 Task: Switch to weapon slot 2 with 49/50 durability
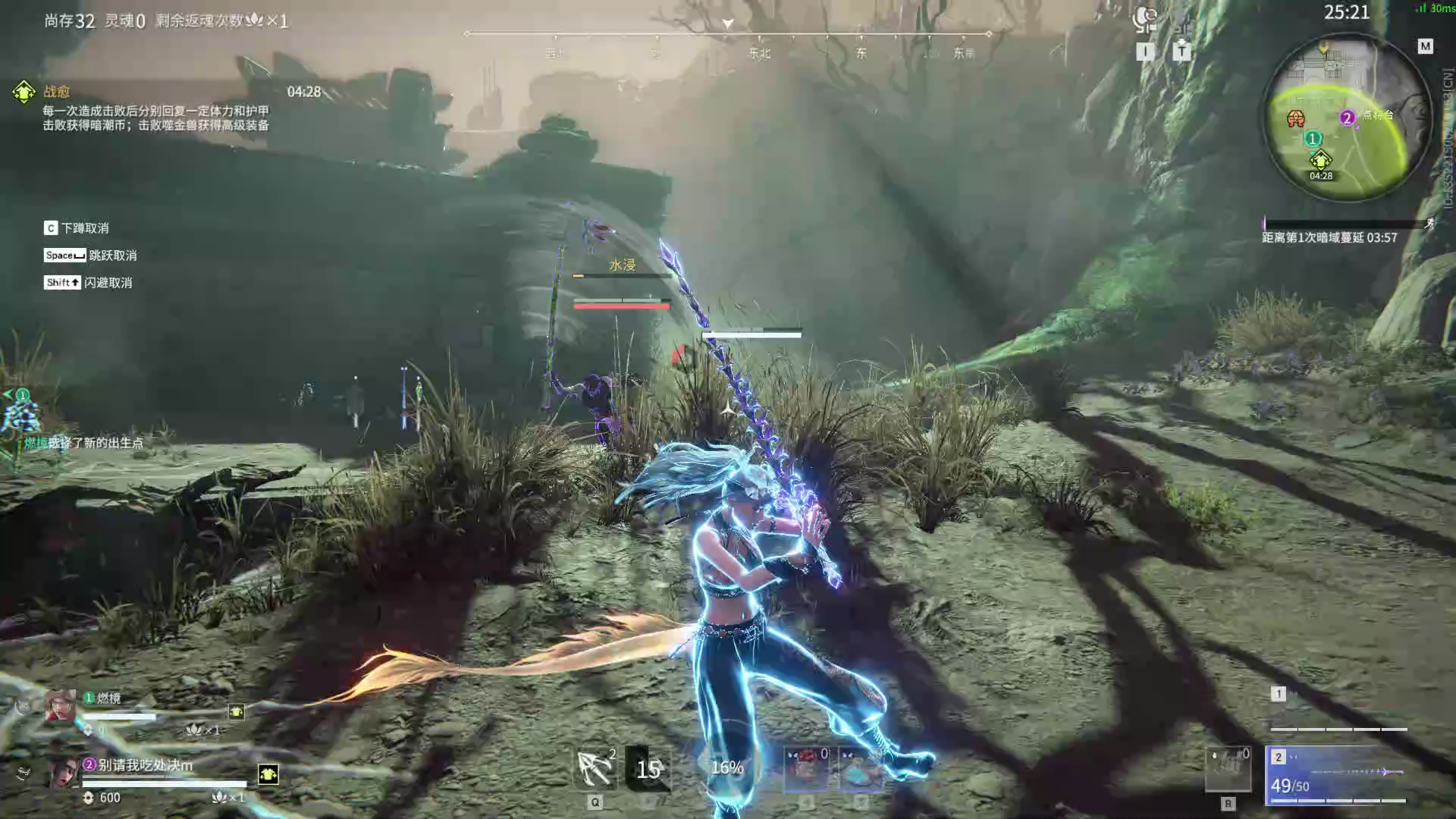point(1335,775)
